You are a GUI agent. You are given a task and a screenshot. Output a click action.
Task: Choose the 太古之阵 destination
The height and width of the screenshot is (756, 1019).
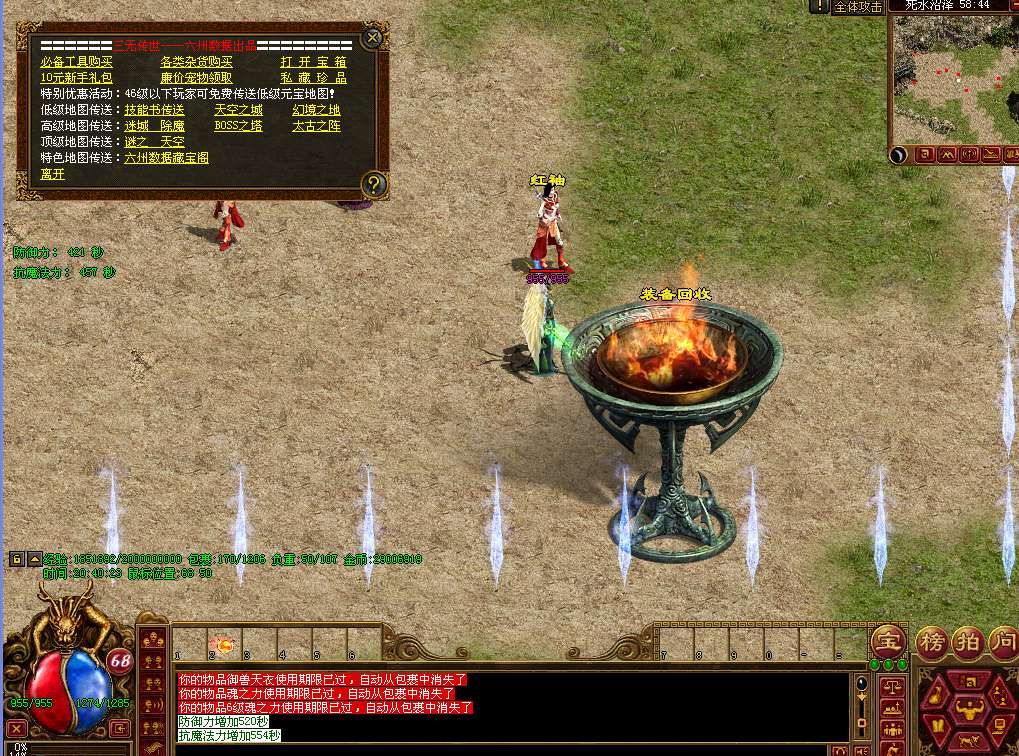coord(316,126)
